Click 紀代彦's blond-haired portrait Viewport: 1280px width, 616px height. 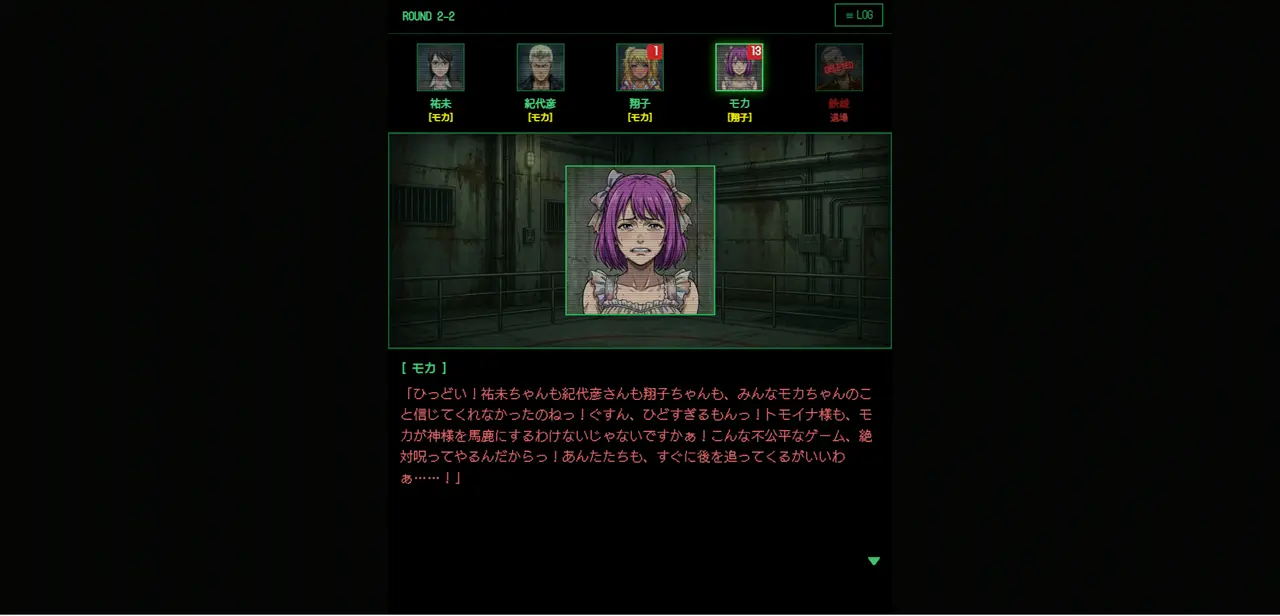540,67
